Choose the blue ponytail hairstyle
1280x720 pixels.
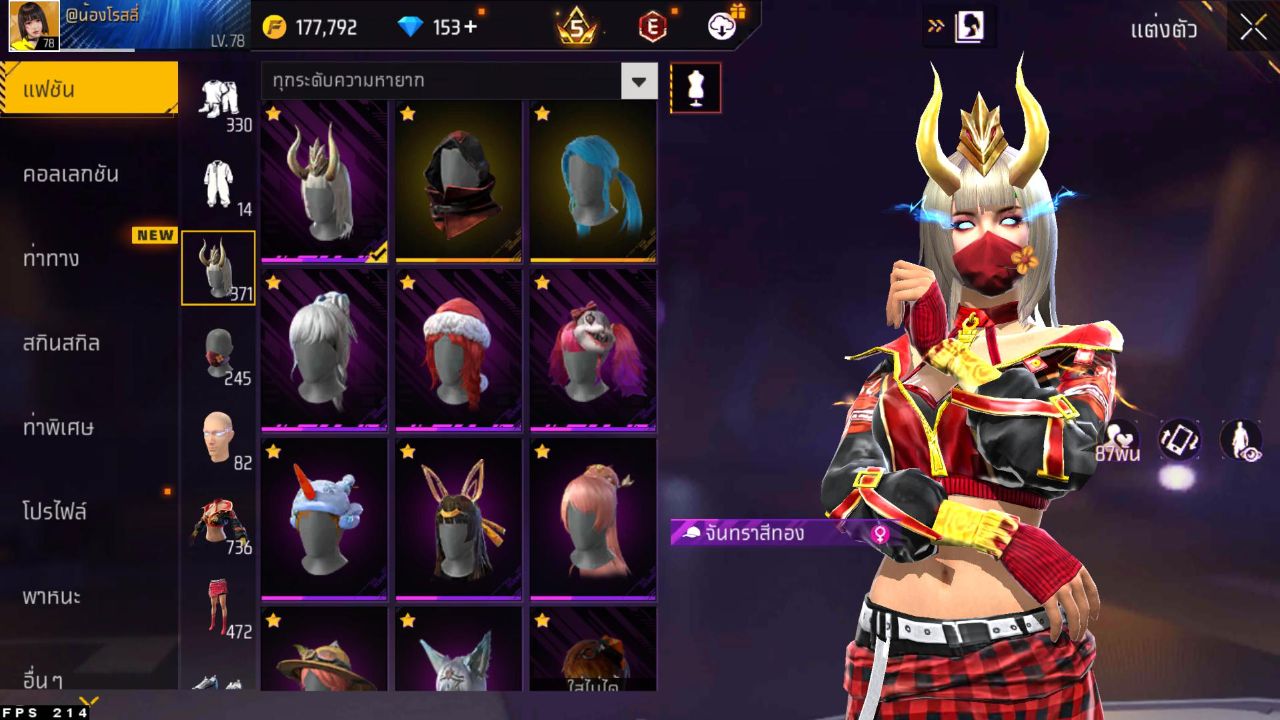tap(593, 181)
